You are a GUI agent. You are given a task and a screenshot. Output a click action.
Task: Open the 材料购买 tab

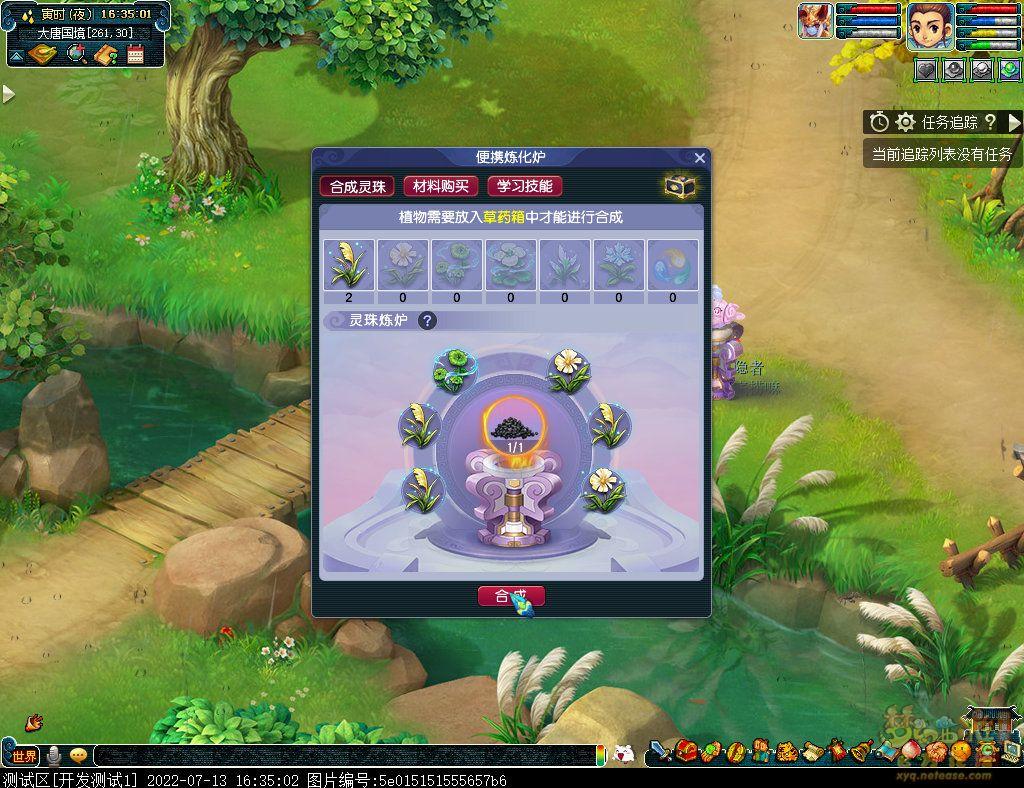point(441,186)
